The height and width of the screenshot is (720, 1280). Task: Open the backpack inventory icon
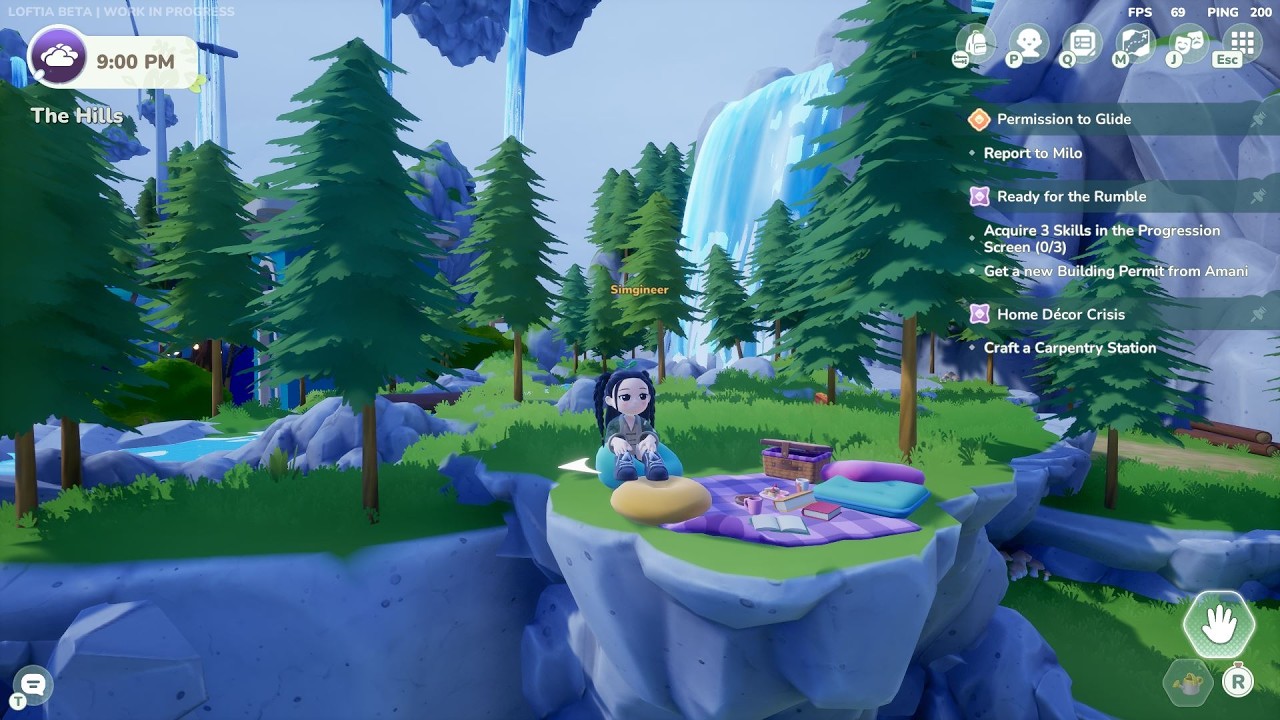(975, 43)
